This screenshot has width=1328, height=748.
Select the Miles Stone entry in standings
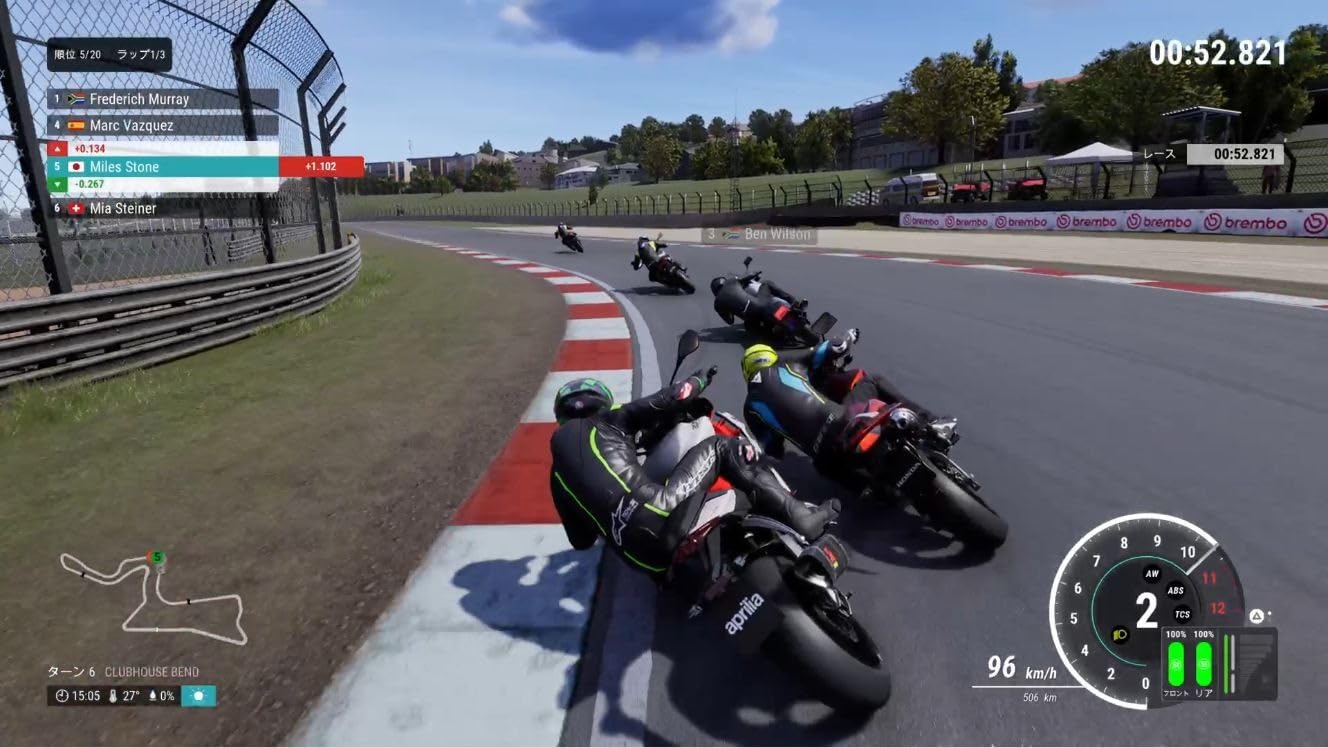tap(125, 167)
